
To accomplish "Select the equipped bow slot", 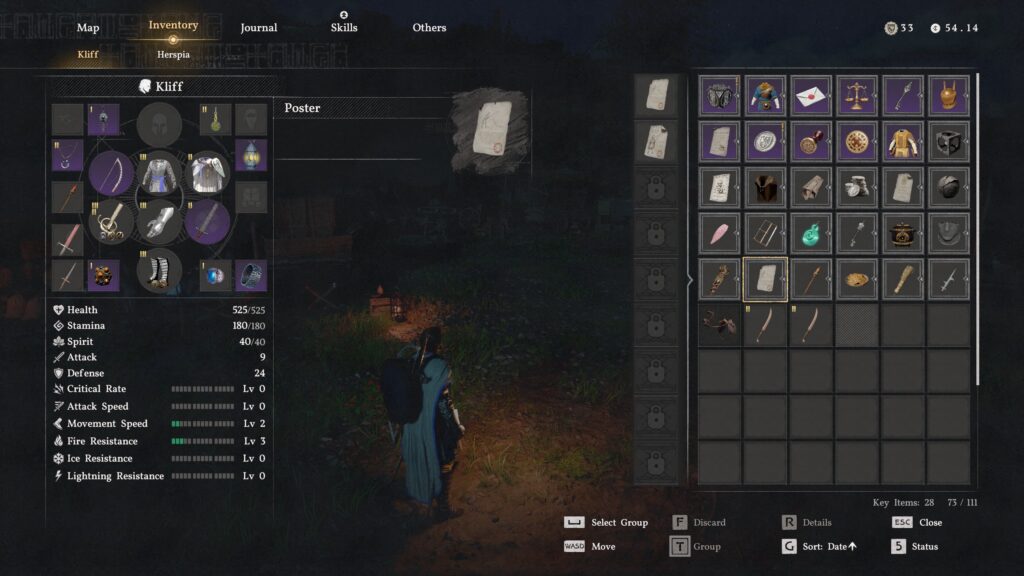I will click(111, 173).
